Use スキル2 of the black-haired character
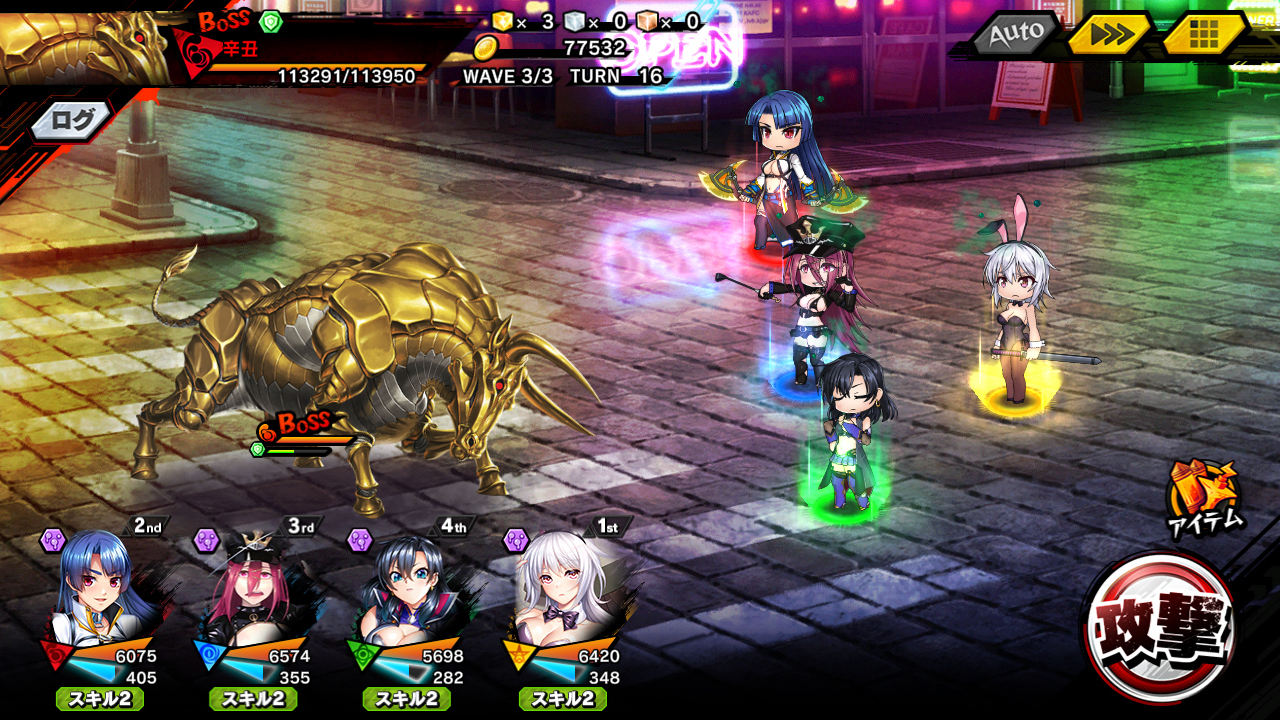This screenshot has height=720, width=1280. pos(407,699)
